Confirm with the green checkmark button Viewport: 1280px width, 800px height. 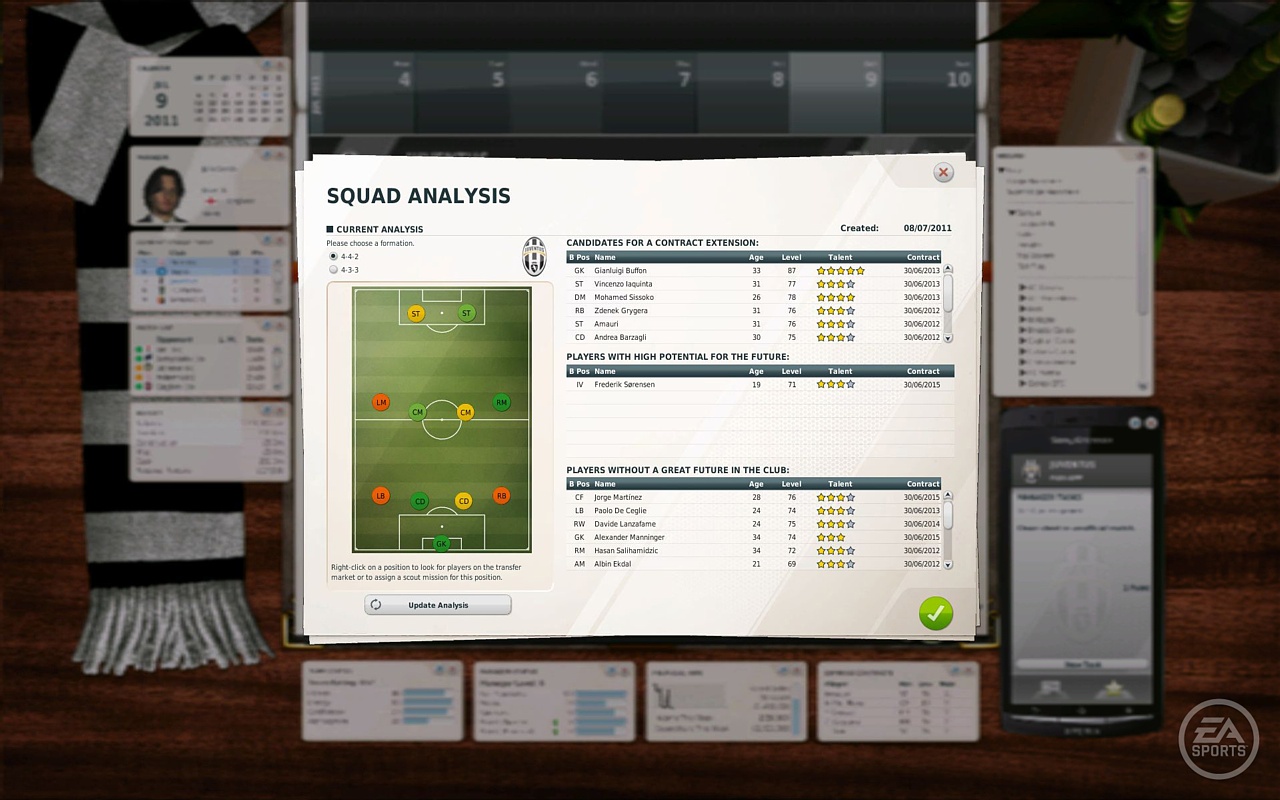pos(935,613)
